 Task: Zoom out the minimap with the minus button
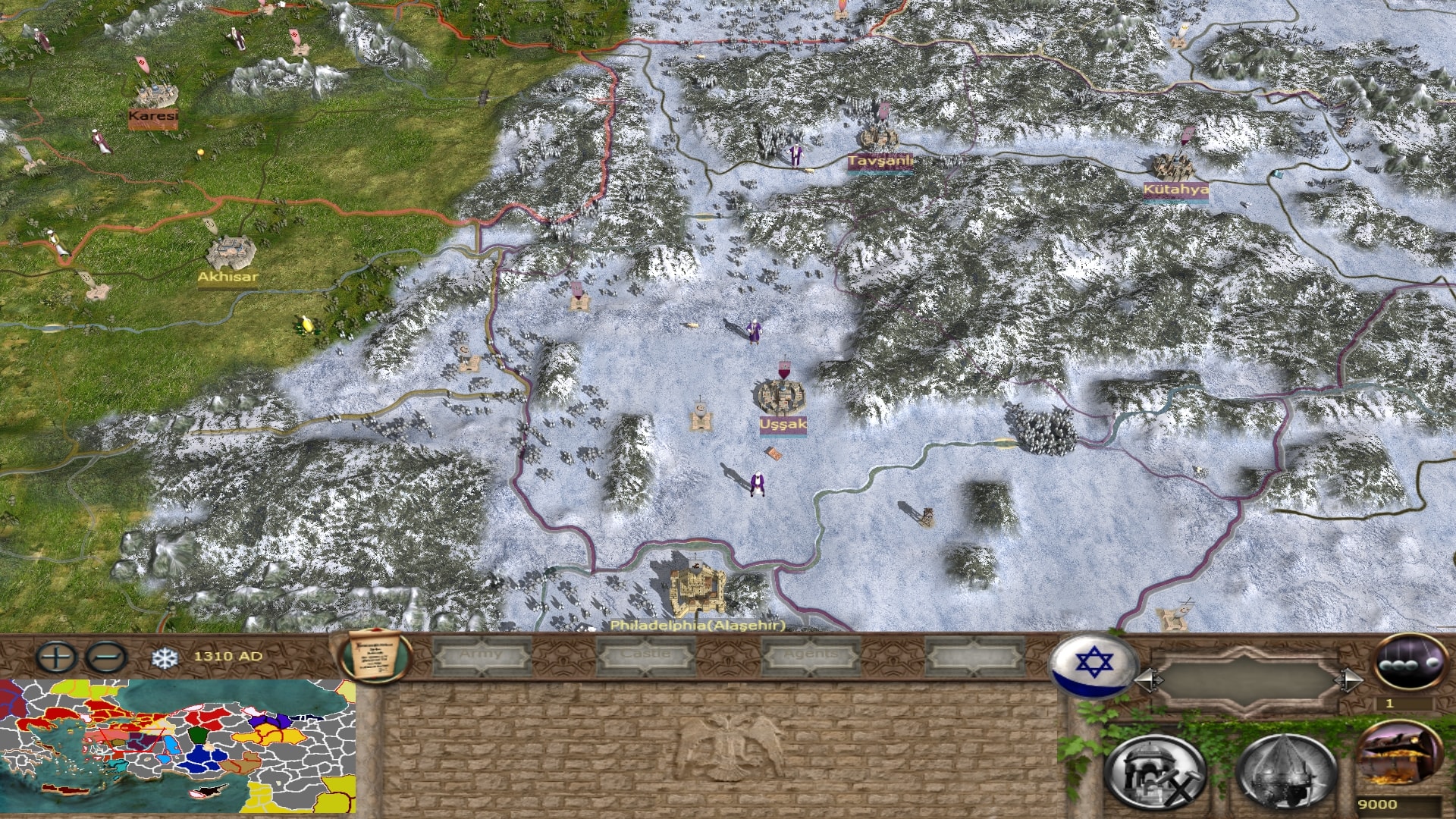pyautogui.click(x=106, y=657)
